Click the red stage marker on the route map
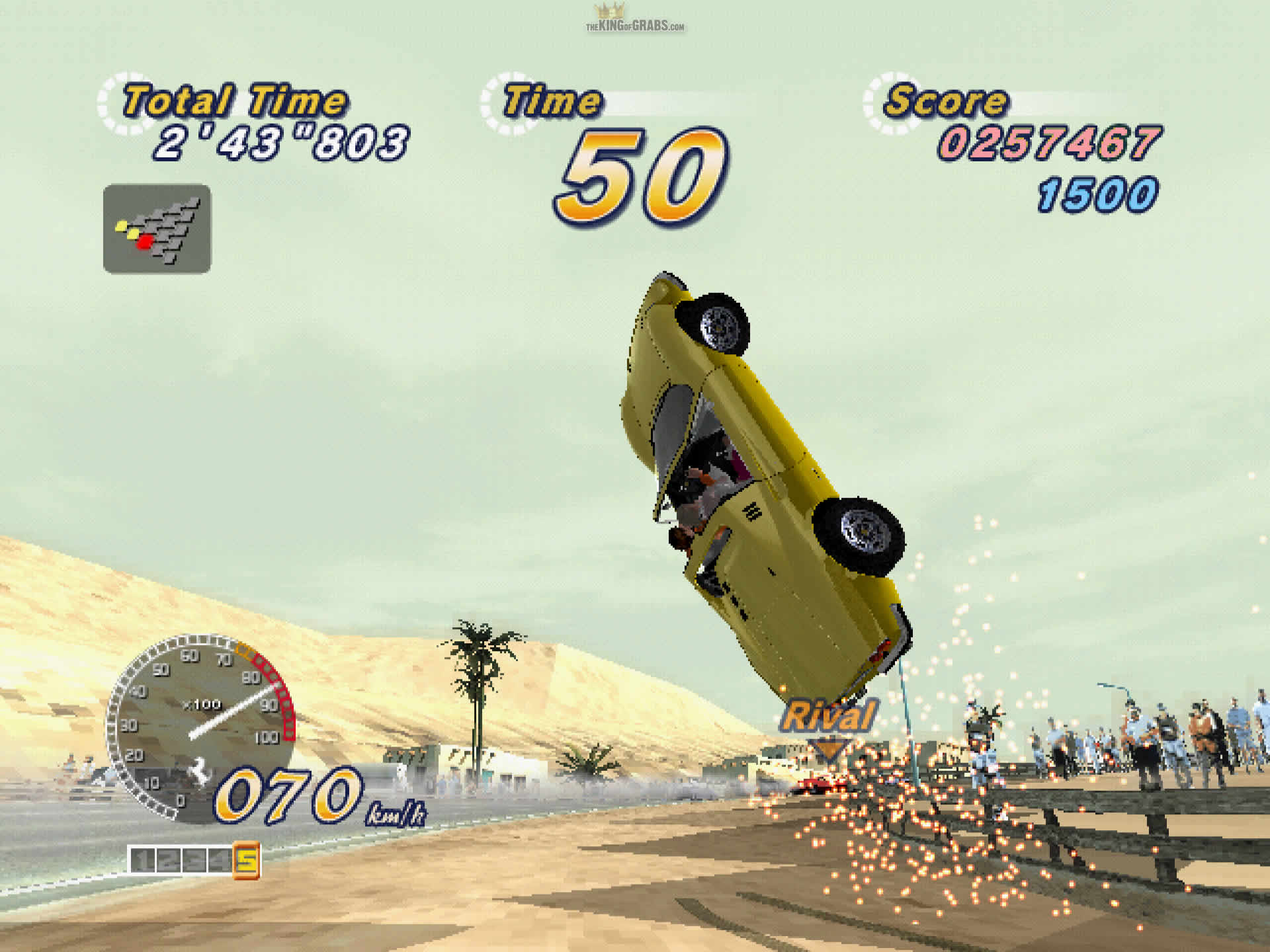 146,243
